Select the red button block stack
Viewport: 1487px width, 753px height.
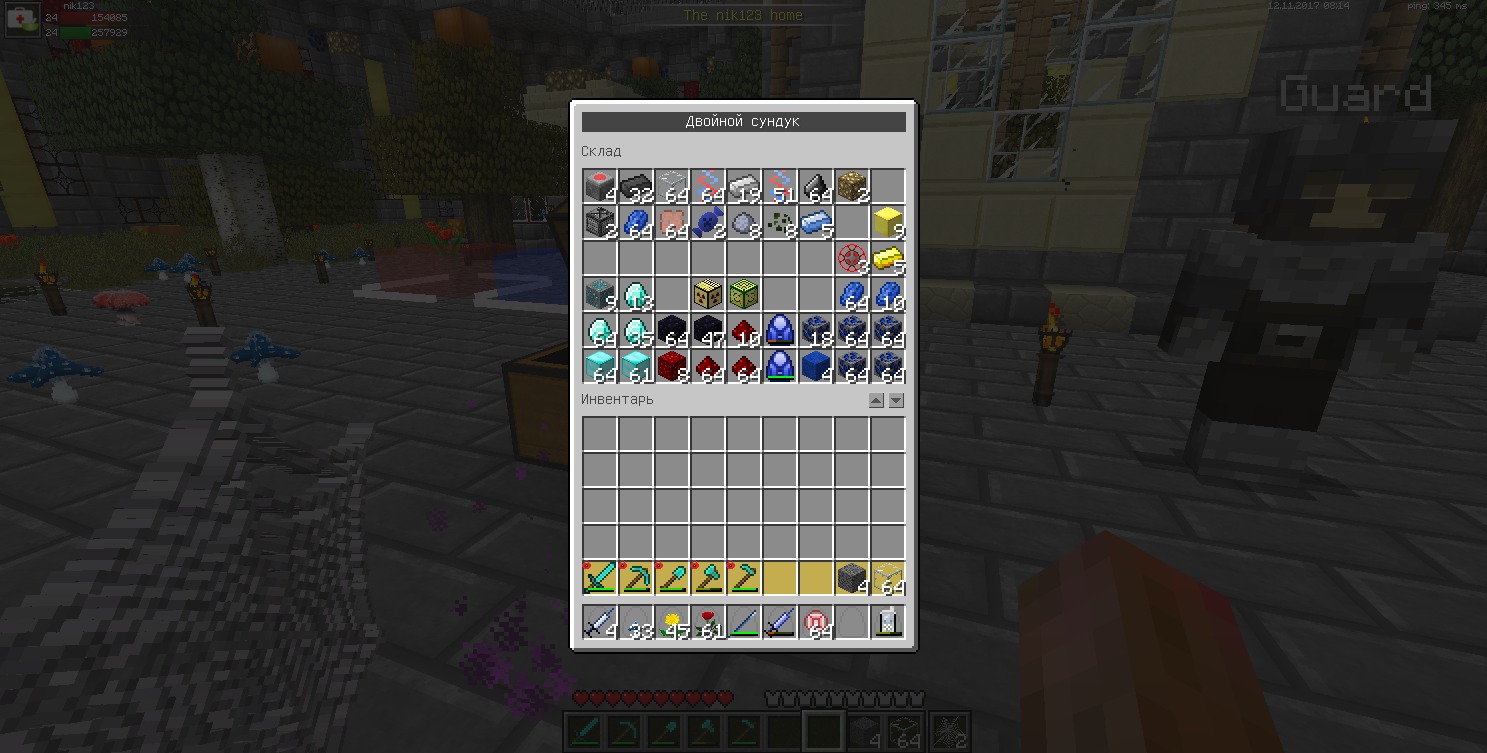[600, 186]
